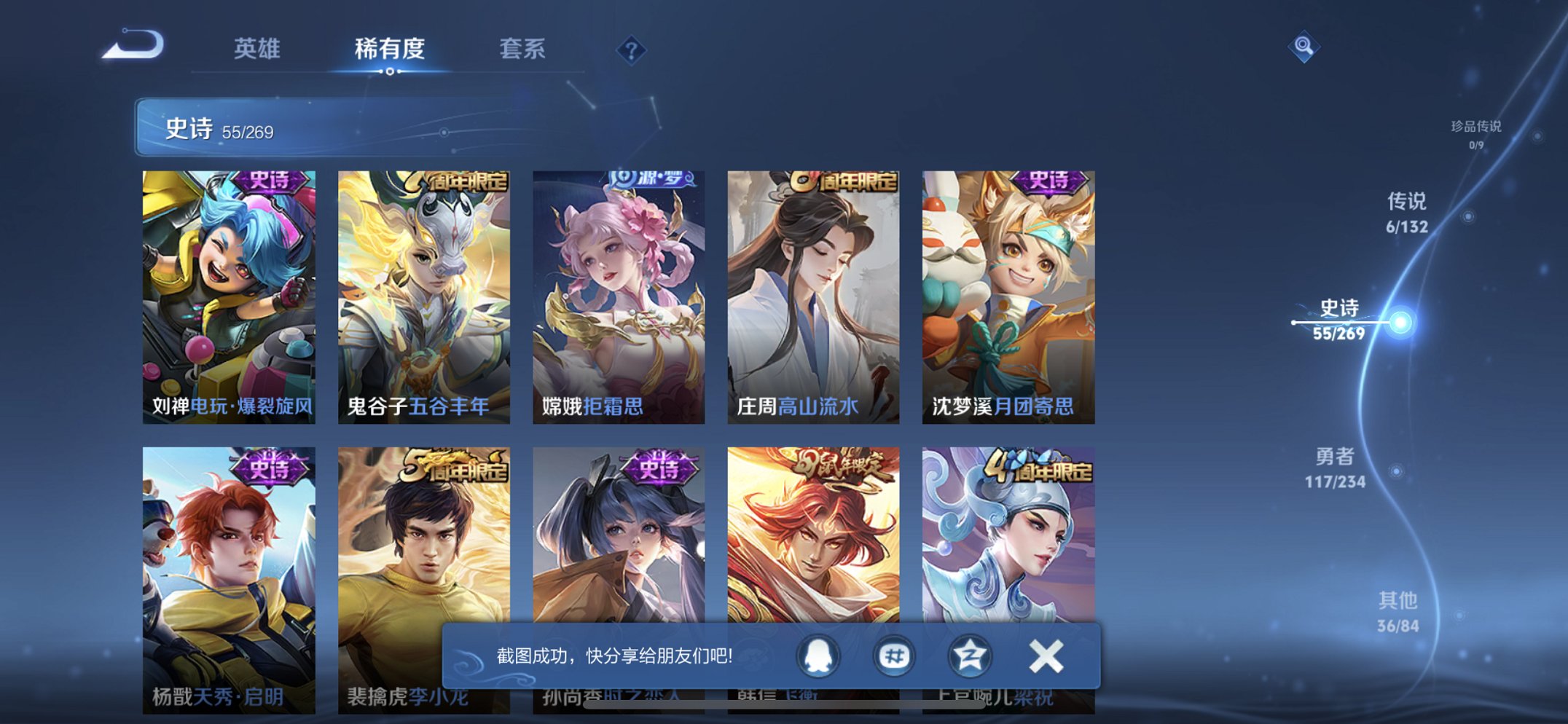Switch to the 英雄 tab
This screenshot has height=724, width=1568.
point(256,50)
